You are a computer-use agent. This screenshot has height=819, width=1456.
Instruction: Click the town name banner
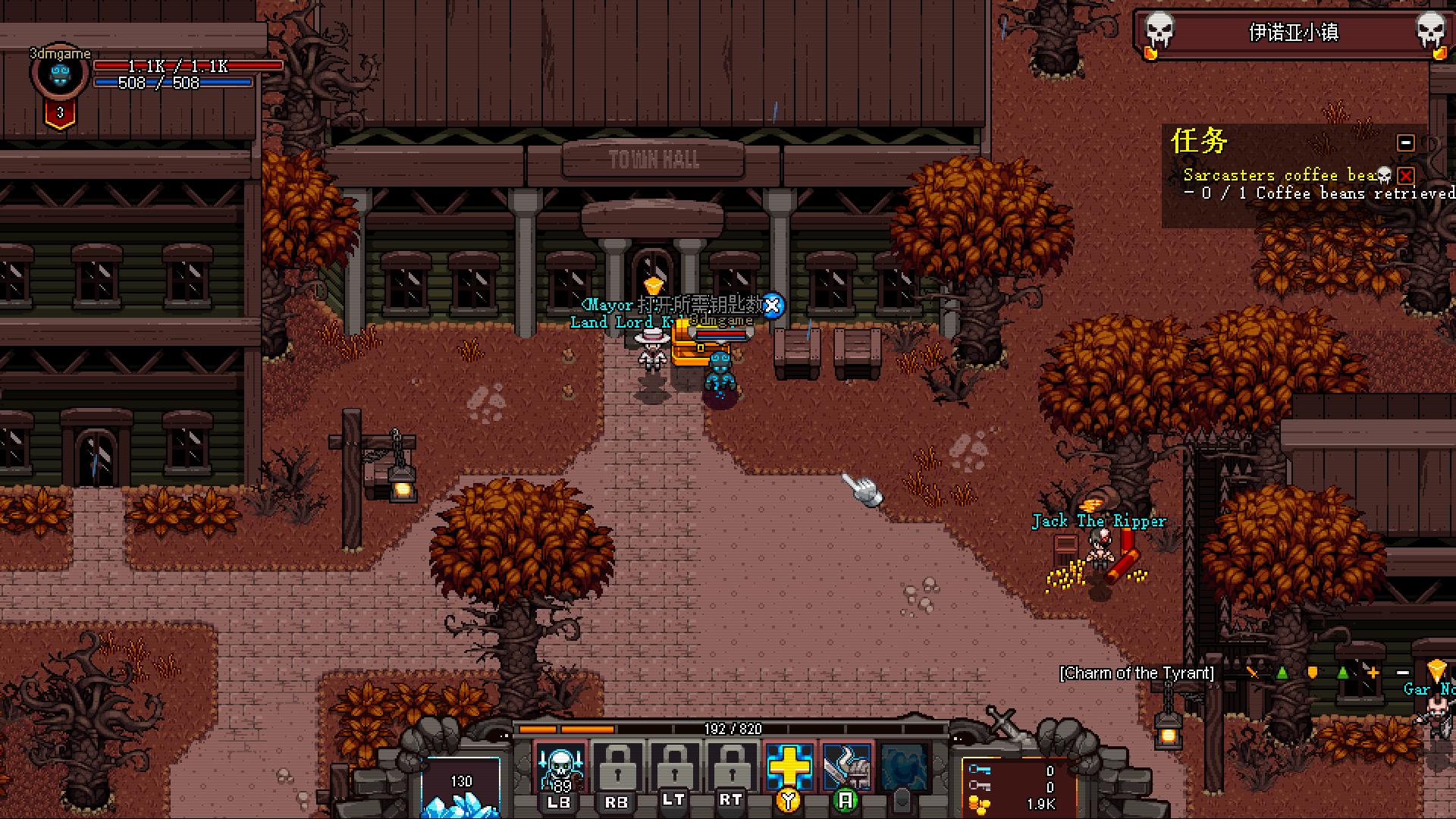[1293, 33]
